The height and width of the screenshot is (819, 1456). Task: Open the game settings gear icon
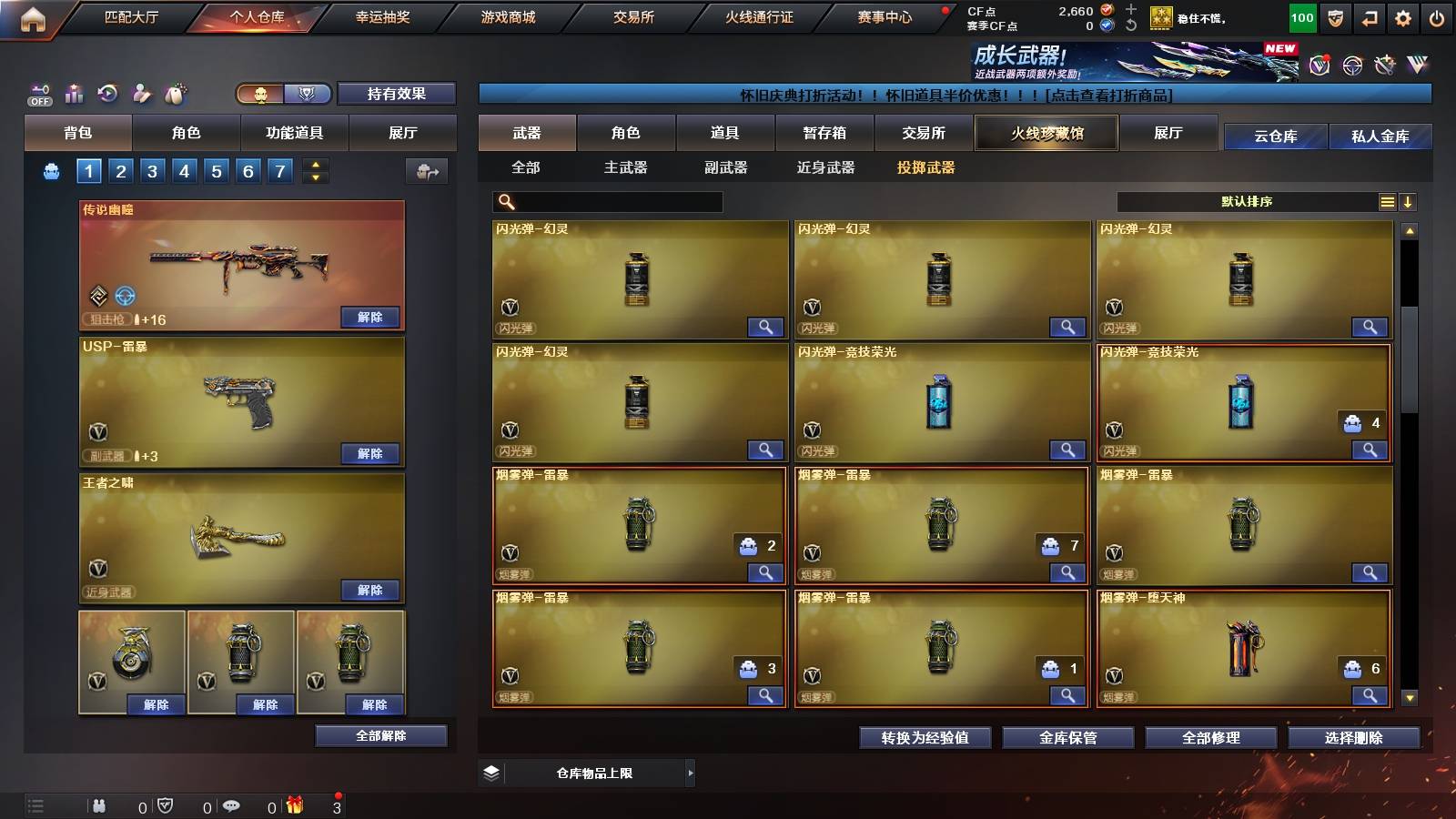pos(1404,15)
